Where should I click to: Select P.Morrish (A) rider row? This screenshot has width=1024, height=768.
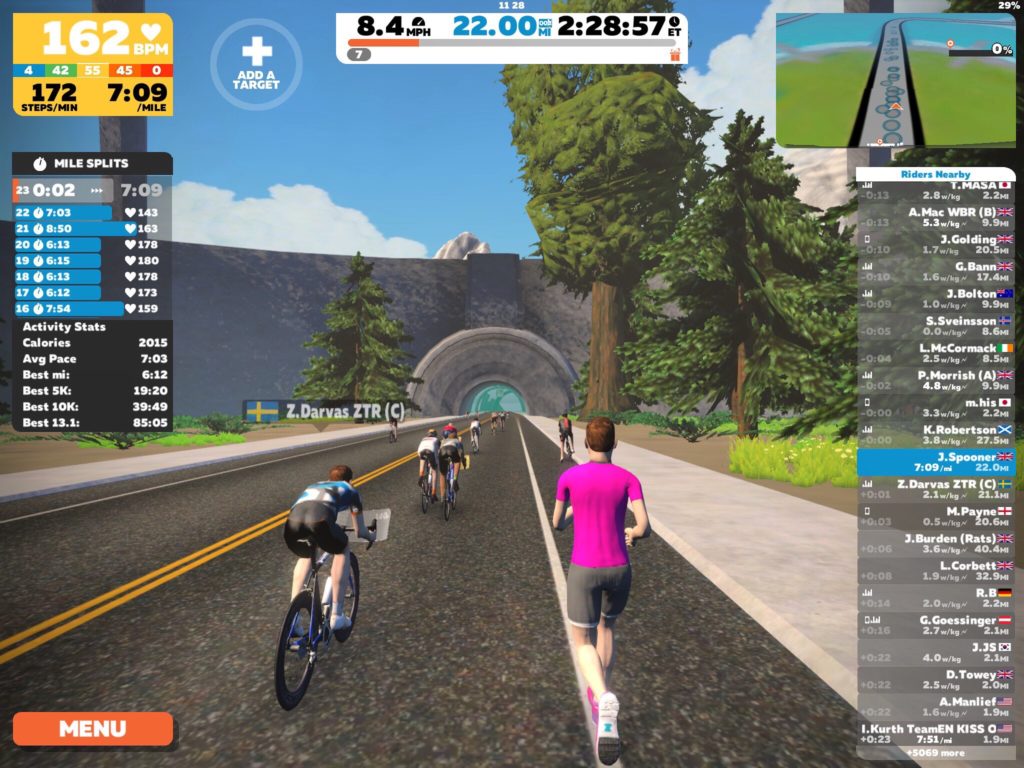tap(936, 381)
